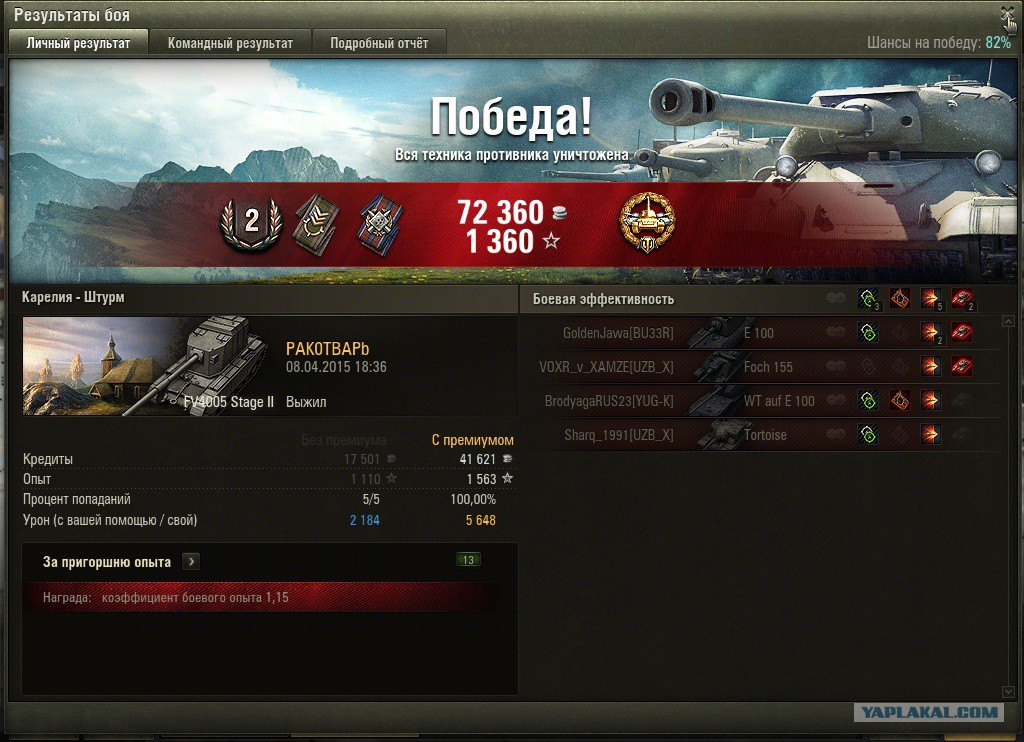This screenshot has width=1024, height=742.
Task: Click the green 13 counter on the mission
Action: (467, 560)
